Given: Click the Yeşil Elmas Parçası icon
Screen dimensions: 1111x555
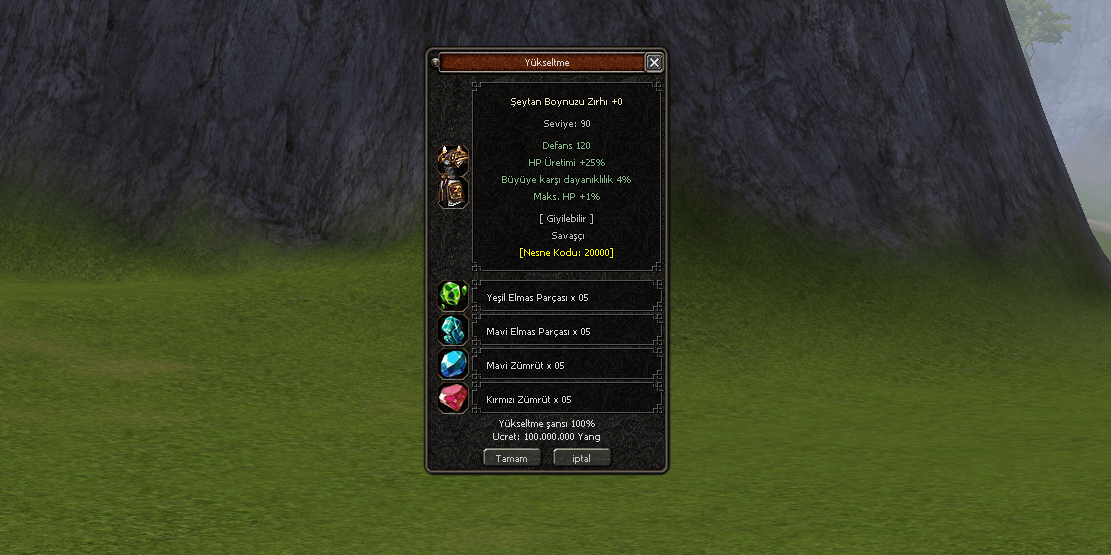Looking at the screenshot, I should tap(453, 296).
